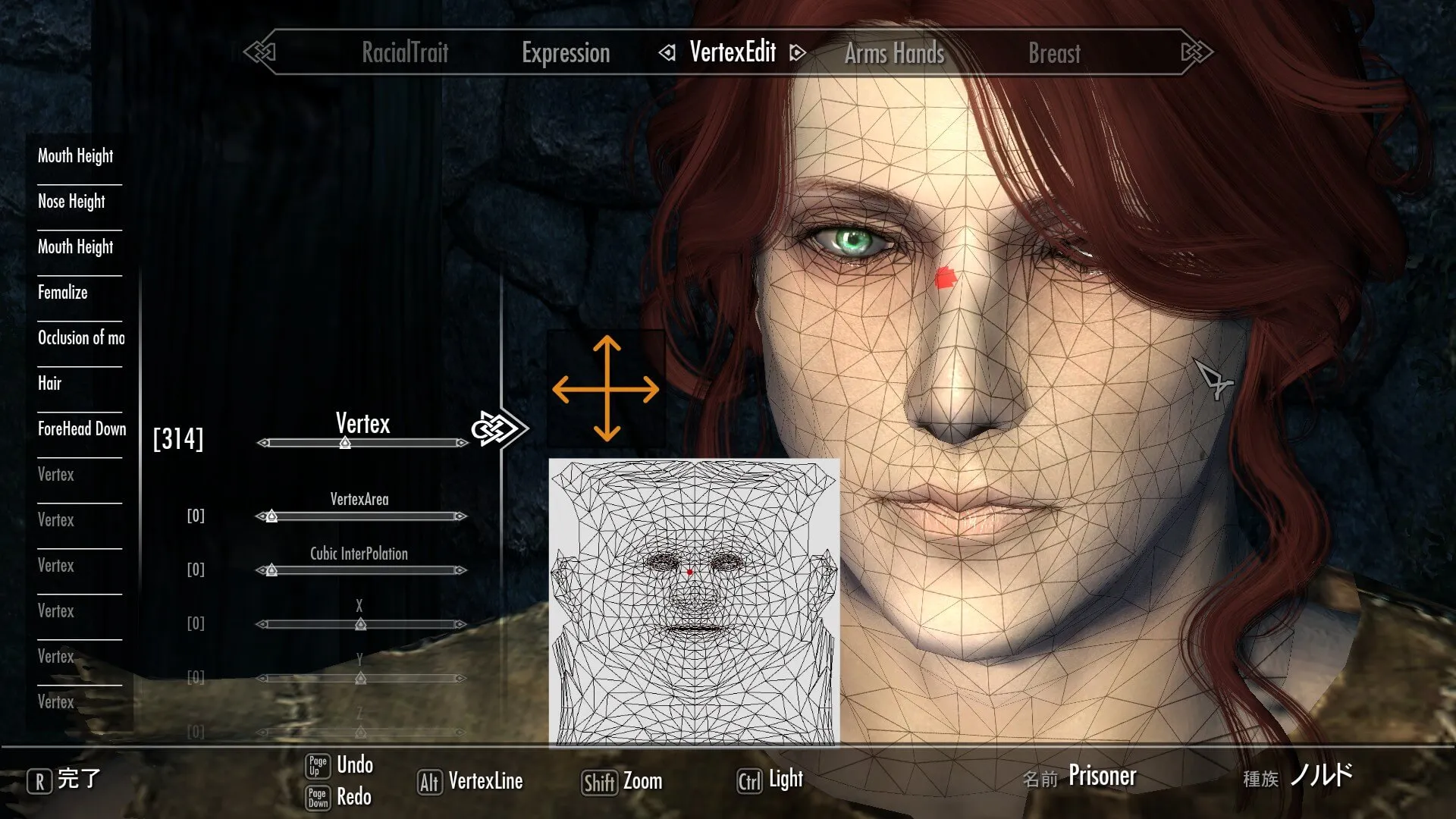
Task: Switch to the RacialTrait tab
Action: pyautogui.click(x=405, y=52)
